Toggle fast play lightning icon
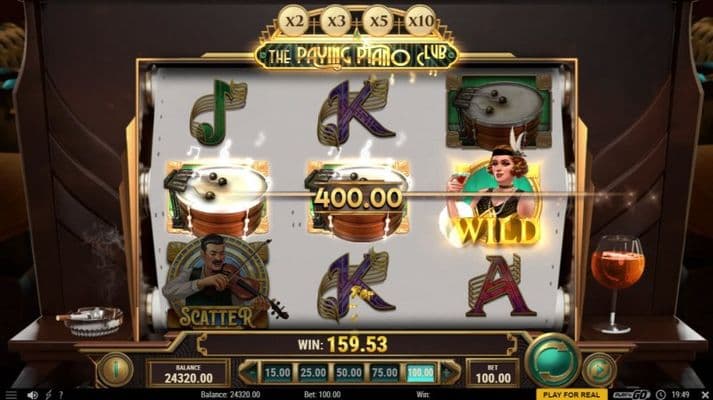The width and height of the screenshot is (713, 400). point(48,395)
